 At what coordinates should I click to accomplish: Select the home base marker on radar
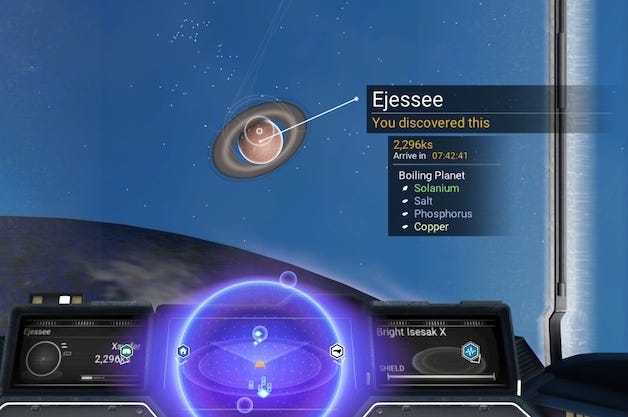coord(184,351)
